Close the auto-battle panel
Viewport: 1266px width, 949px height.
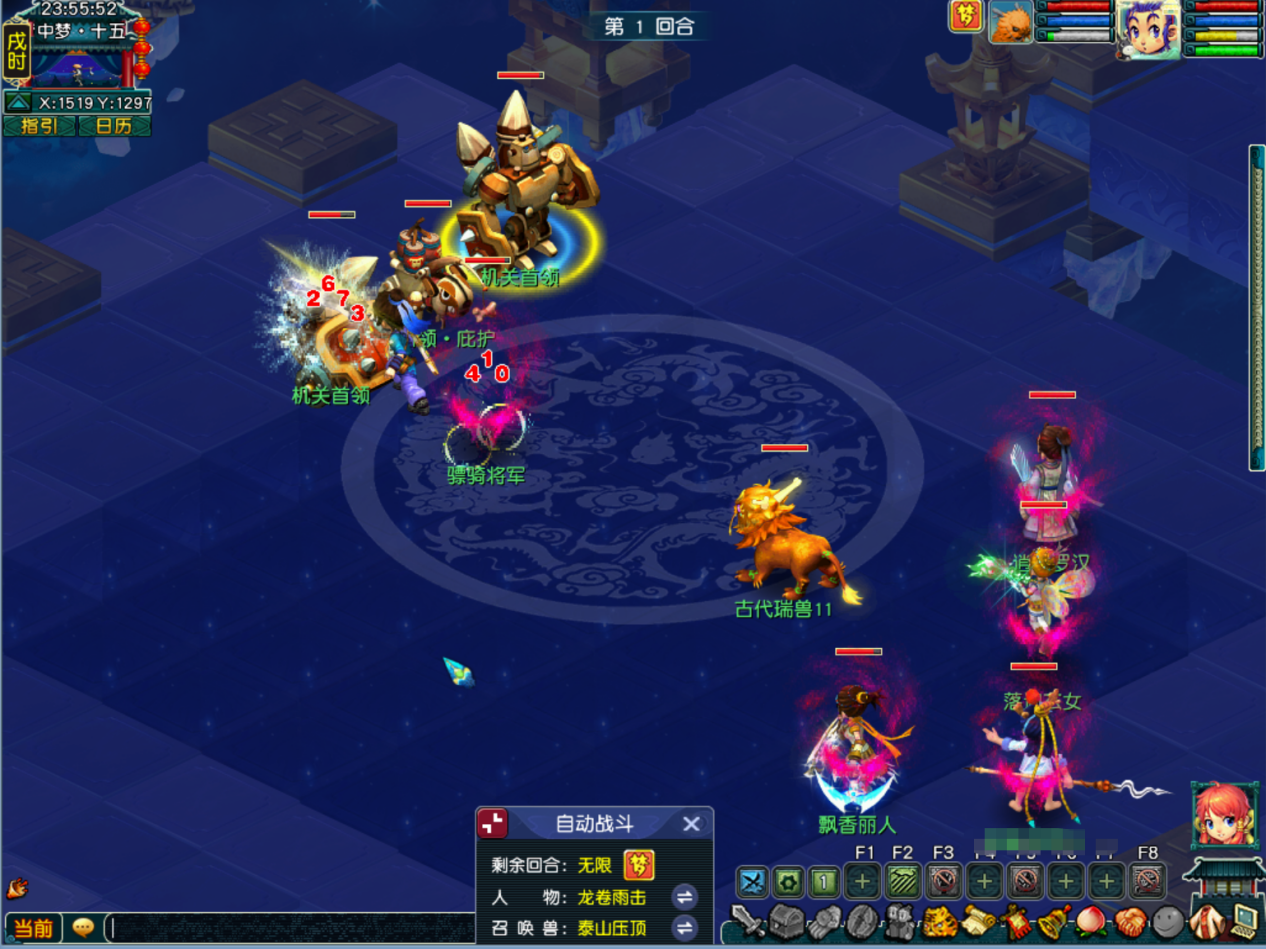coord(691,824)
